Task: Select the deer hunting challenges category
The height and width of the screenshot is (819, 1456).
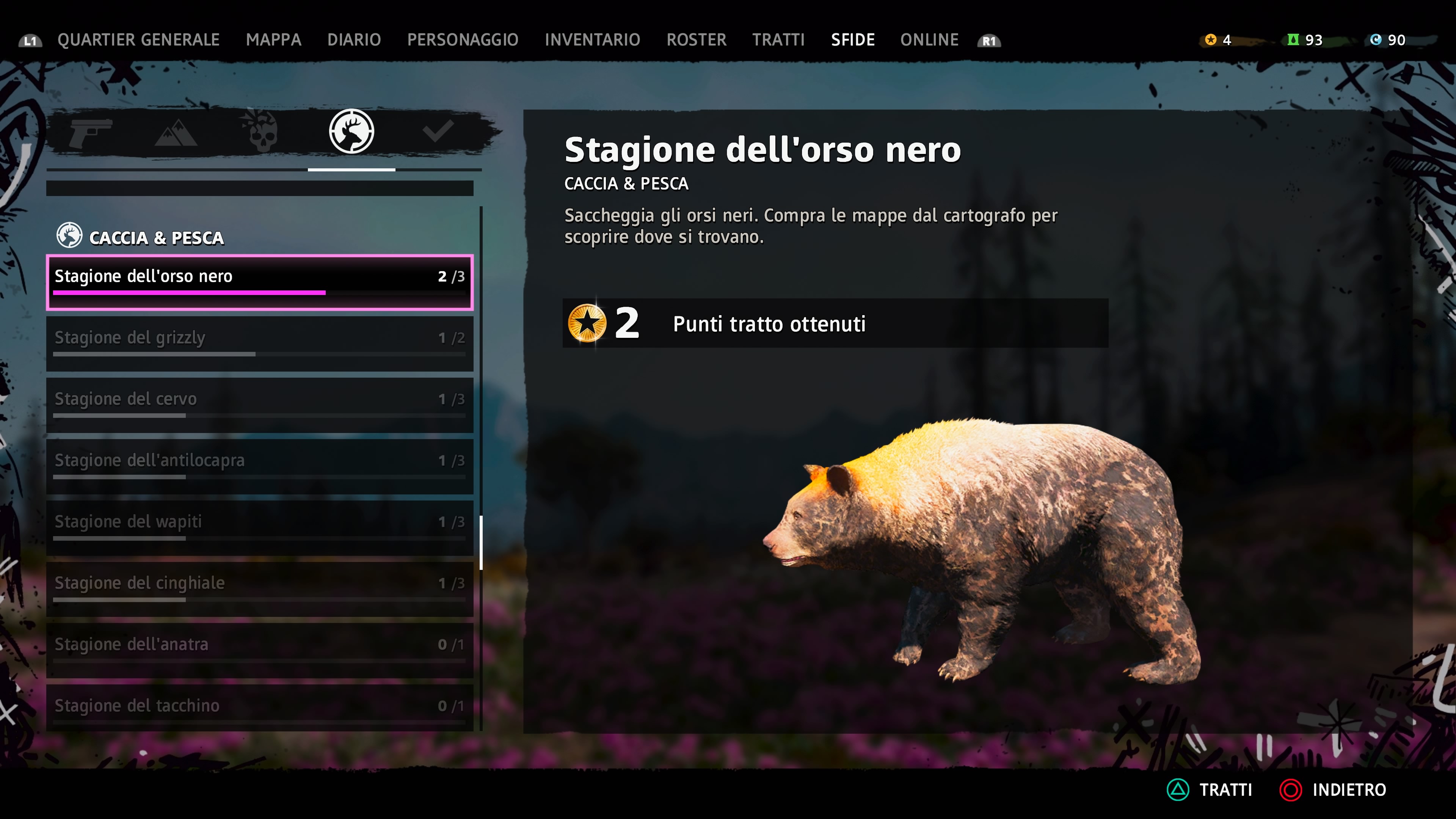Action: point(351,132)
